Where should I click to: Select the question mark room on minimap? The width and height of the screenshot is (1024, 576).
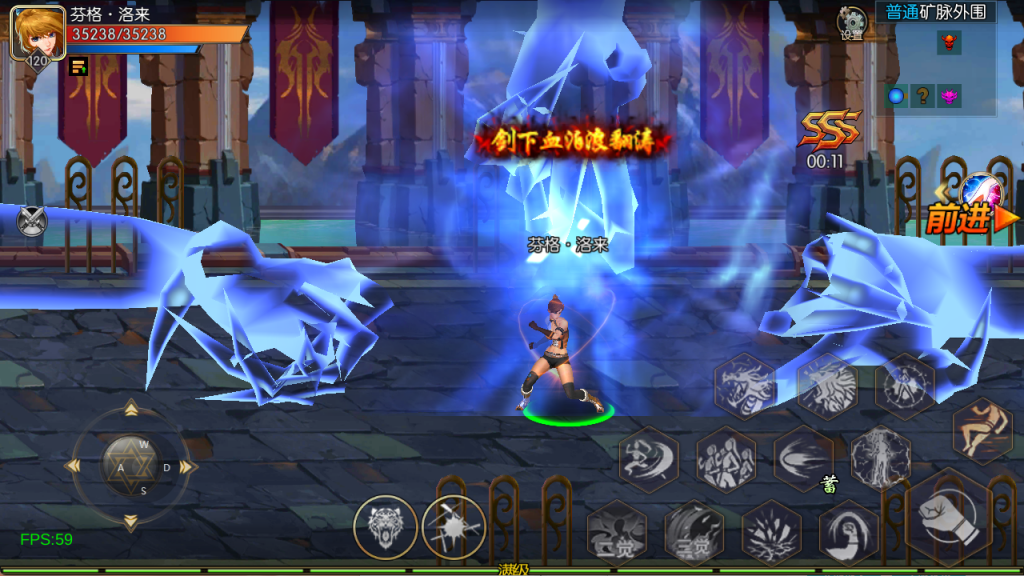[x=922, y=96]
